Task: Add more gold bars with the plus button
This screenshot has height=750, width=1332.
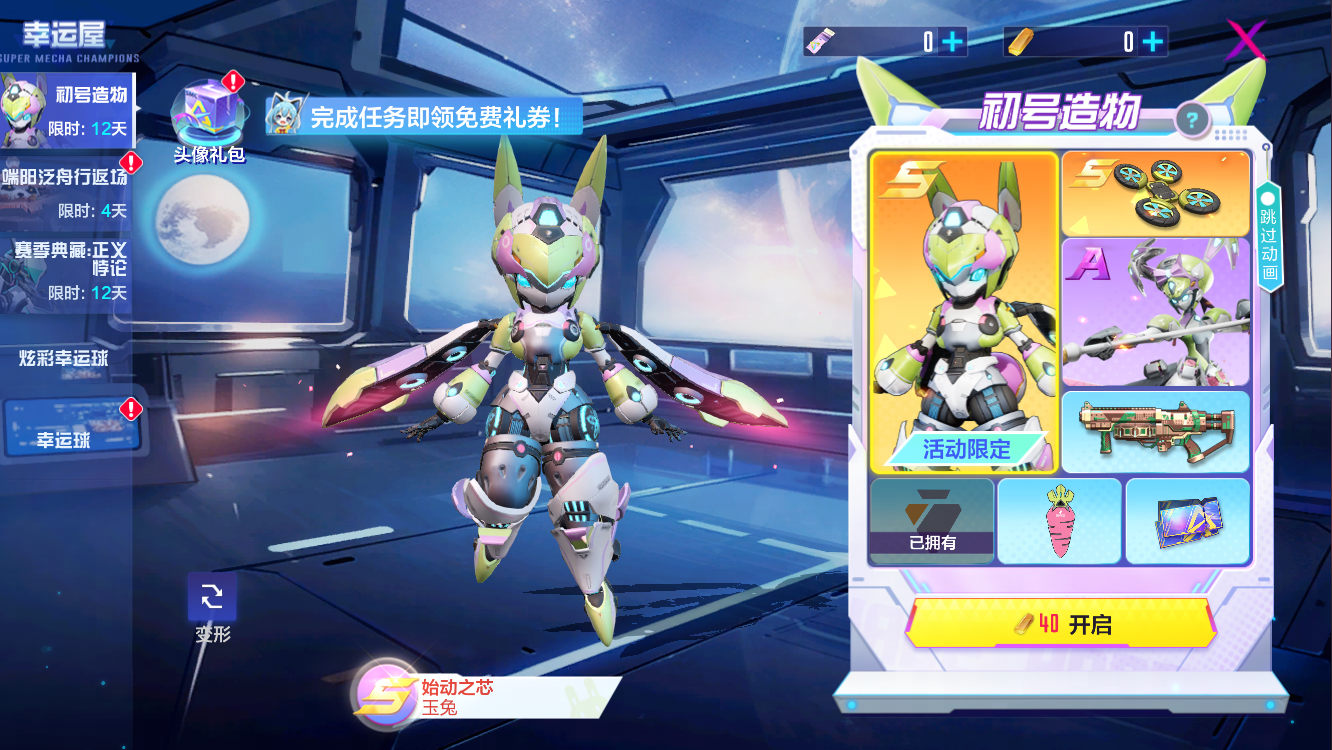Action: coord(1153,42)
